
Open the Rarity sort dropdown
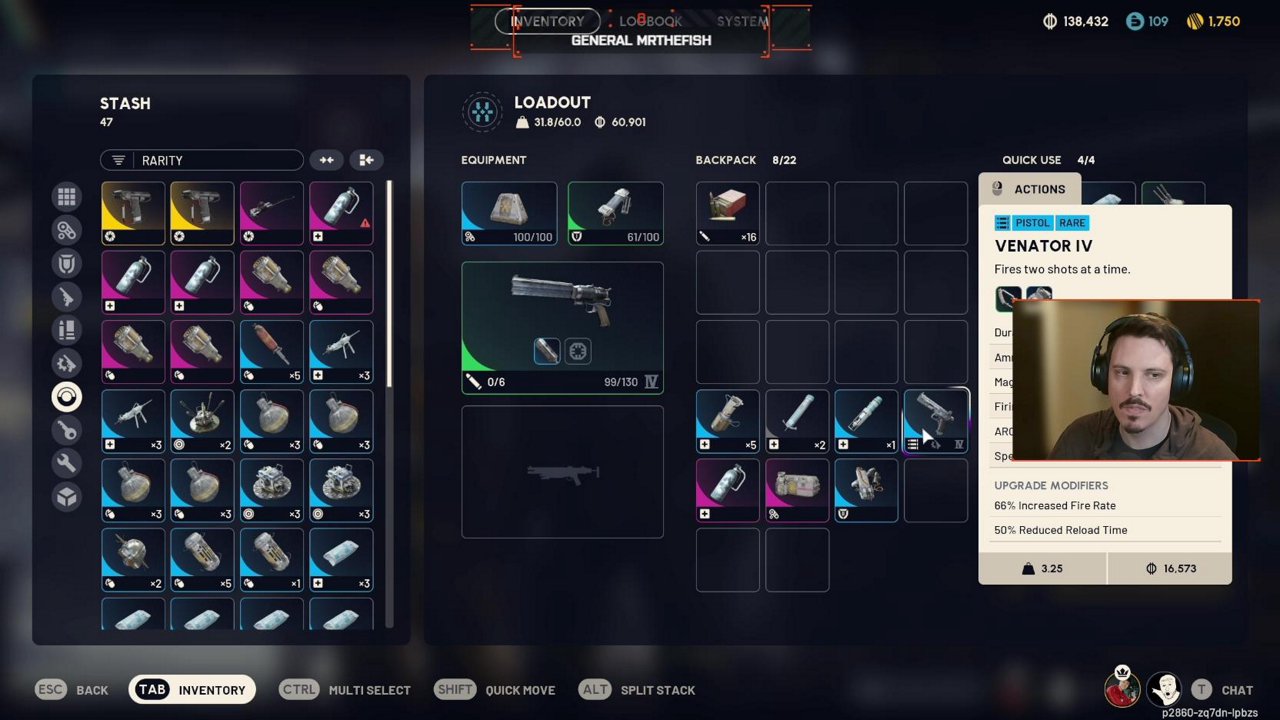(x=201, y=160)
